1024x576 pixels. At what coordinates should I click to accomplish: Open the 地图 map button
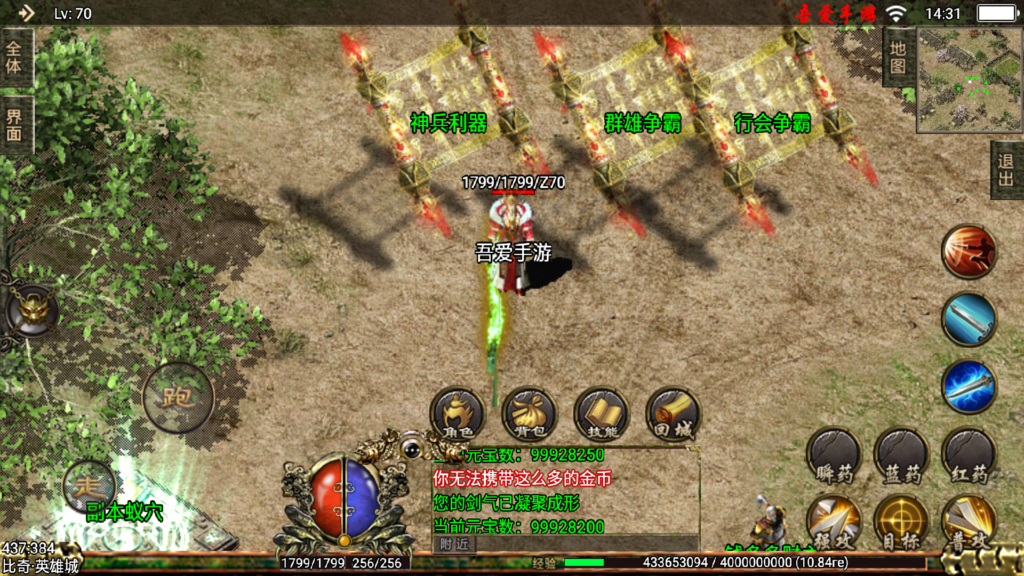[x=898, y=57]
